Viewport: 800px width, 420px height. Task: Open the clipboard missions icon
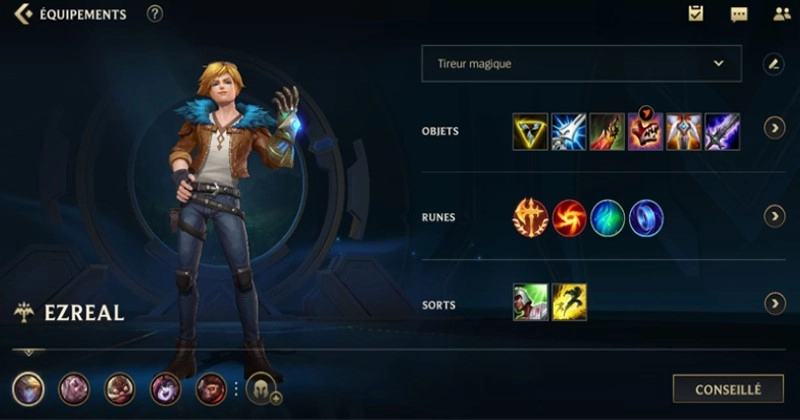pyautogui.click(x=696, y=14)
